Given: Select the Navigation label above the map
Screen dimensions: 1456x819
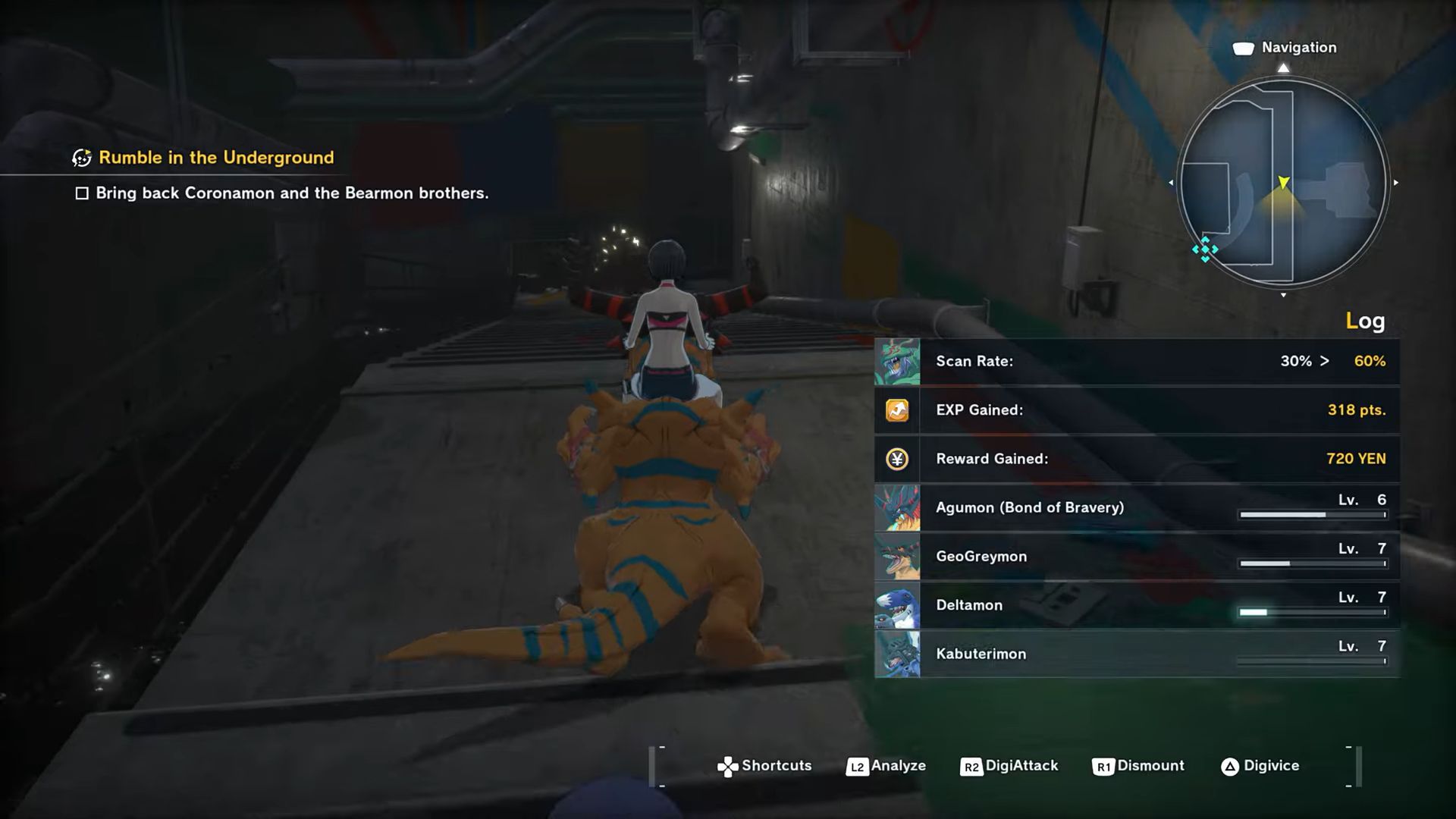Looking at the screenshot, I should coord(1298,47).
